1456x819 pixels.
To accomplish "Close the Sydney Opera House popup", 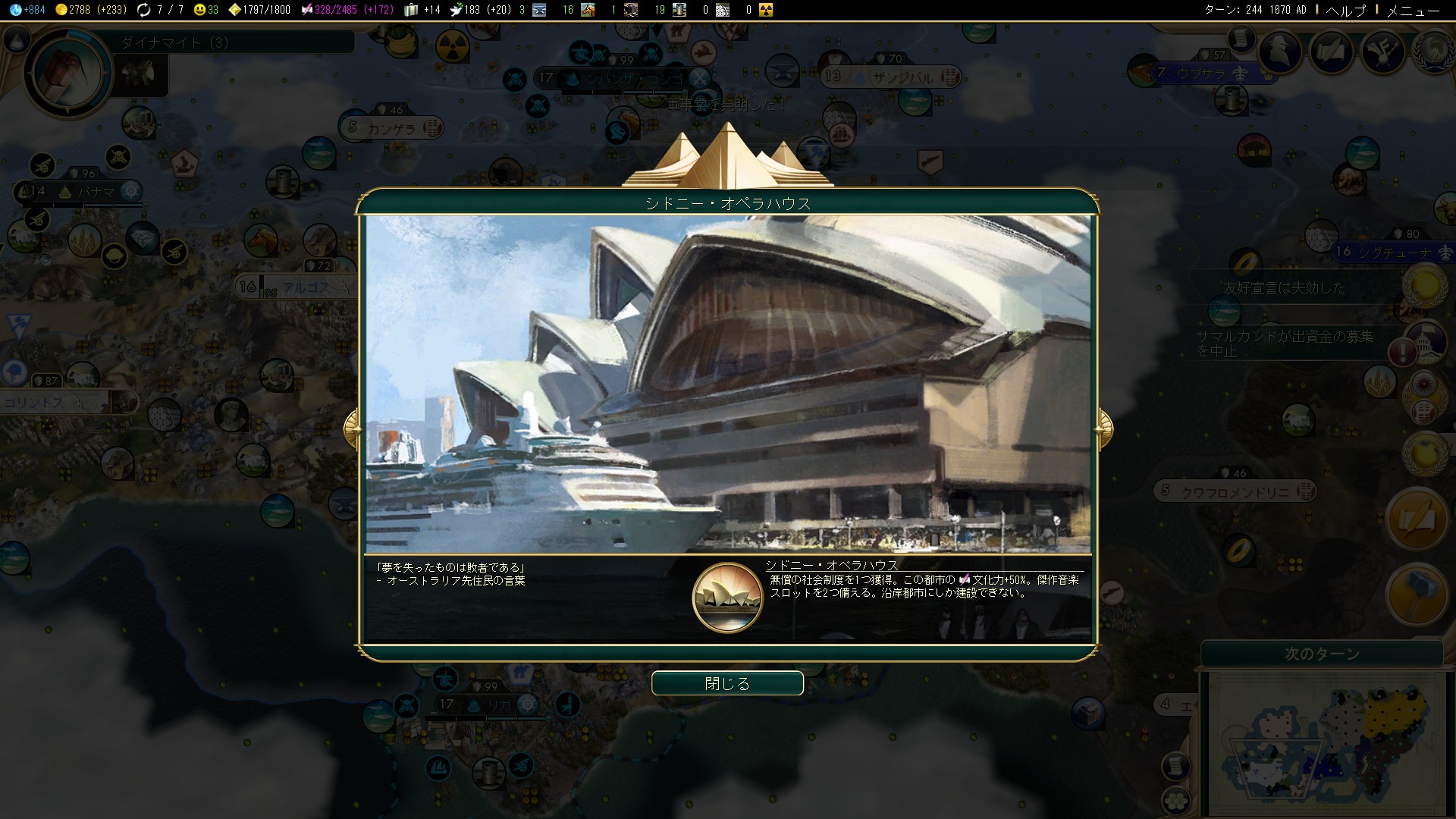I will (727, 683).
